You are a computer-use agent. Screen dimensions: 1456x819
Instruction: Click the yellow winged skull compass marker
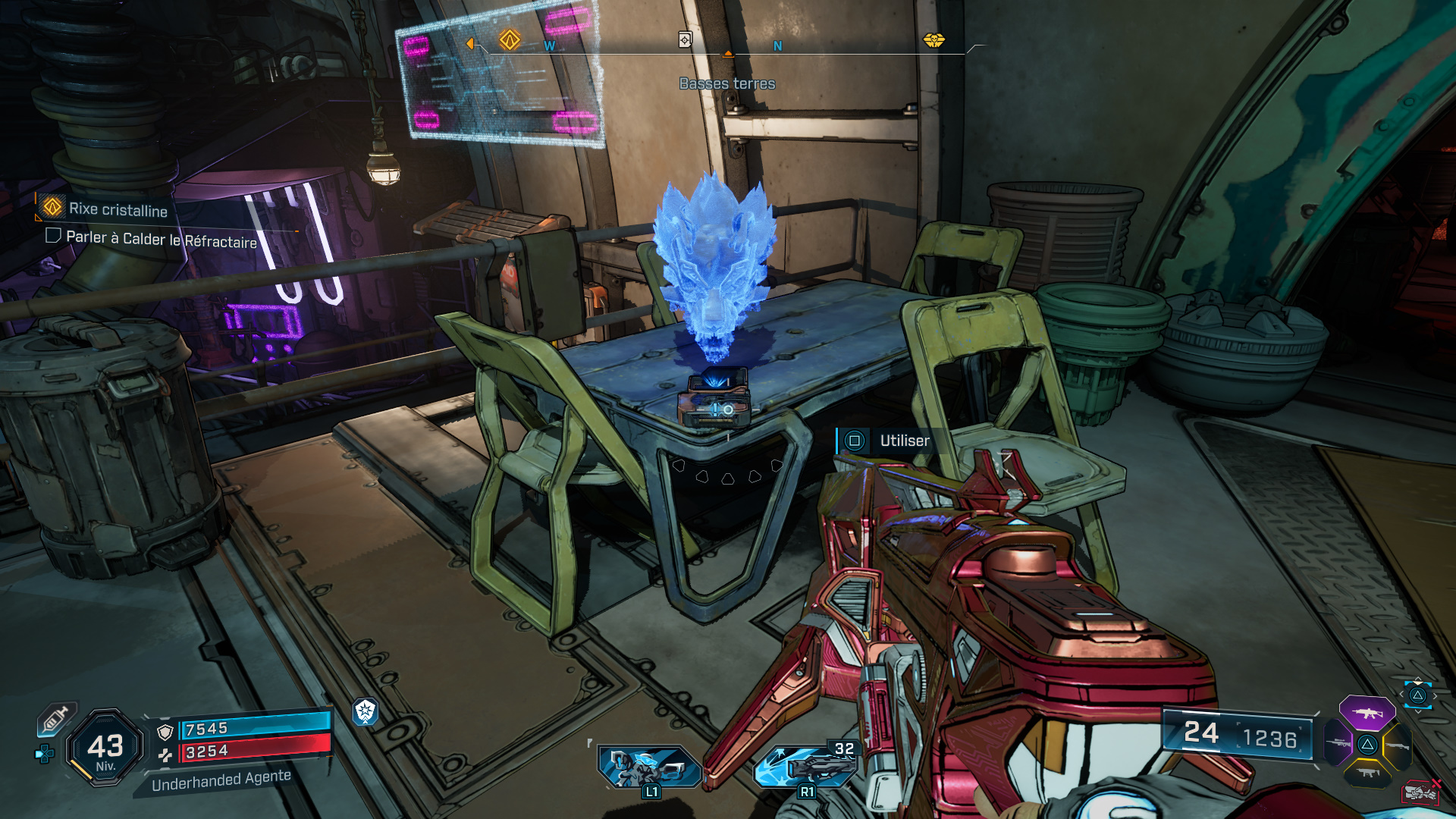tap(934, 39)
